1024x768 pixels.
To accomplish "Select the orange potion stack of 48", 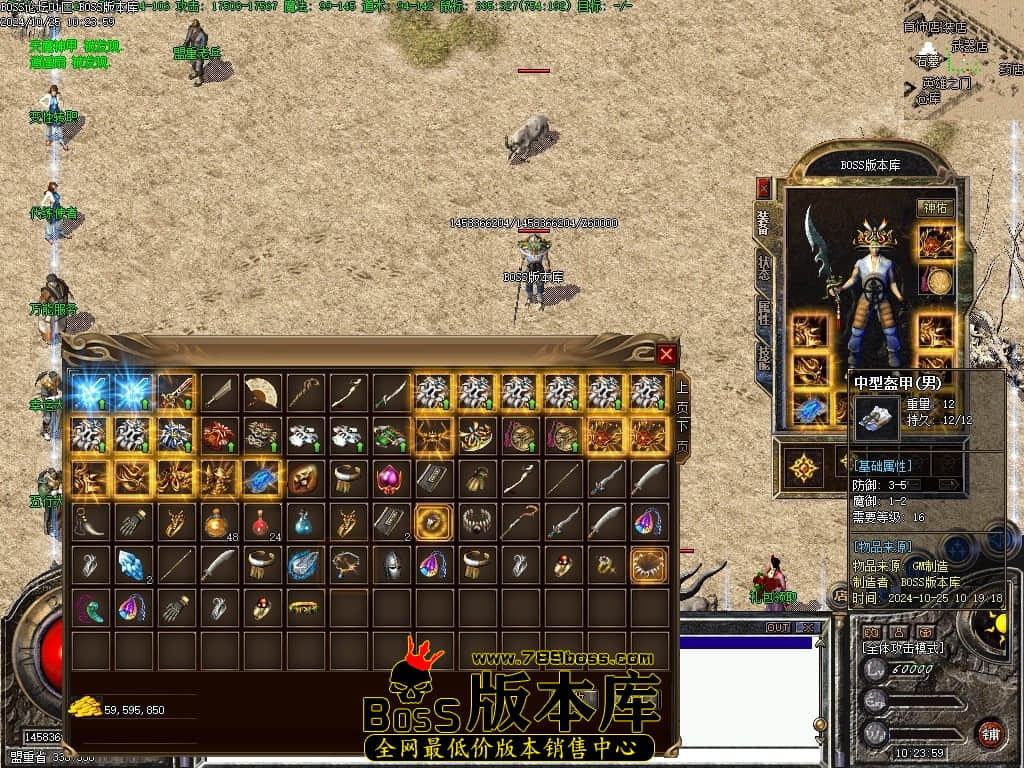I will (x=218, y=521).
